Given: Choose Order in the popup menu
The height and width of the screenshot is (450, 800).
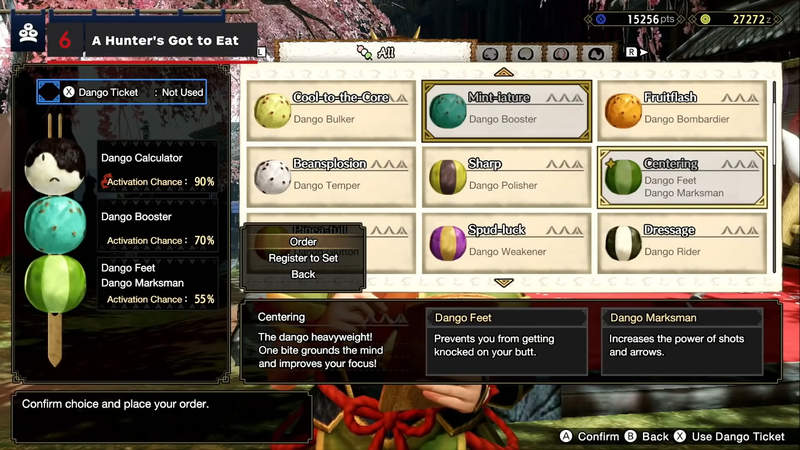Looking at the screenshot, I should (x=303, y=242).
